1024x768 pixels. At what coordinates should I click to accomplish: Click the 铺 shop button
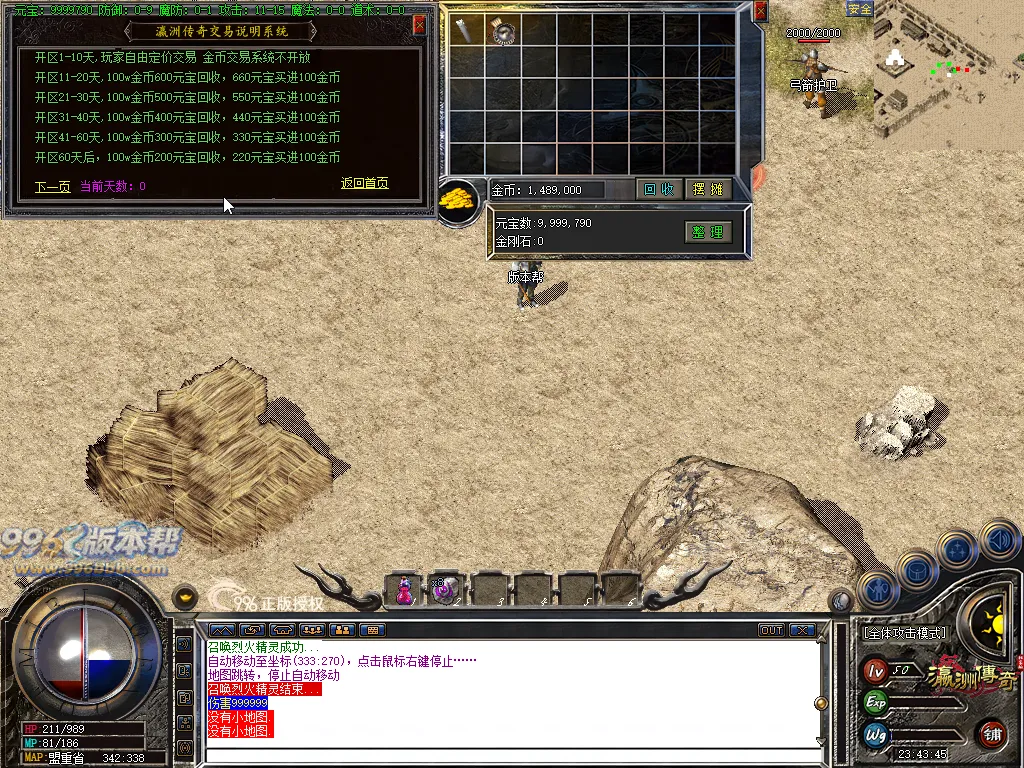992,734
